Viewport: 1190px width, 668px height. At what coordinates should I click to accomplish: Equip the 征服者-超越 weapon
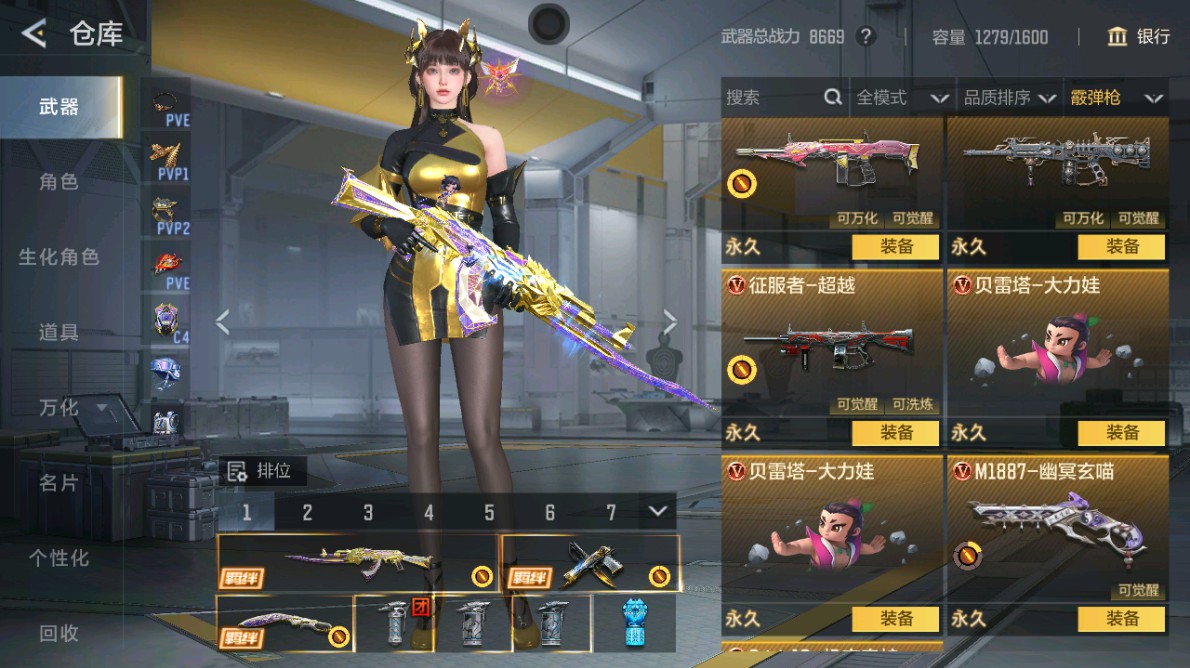[896, 433]
